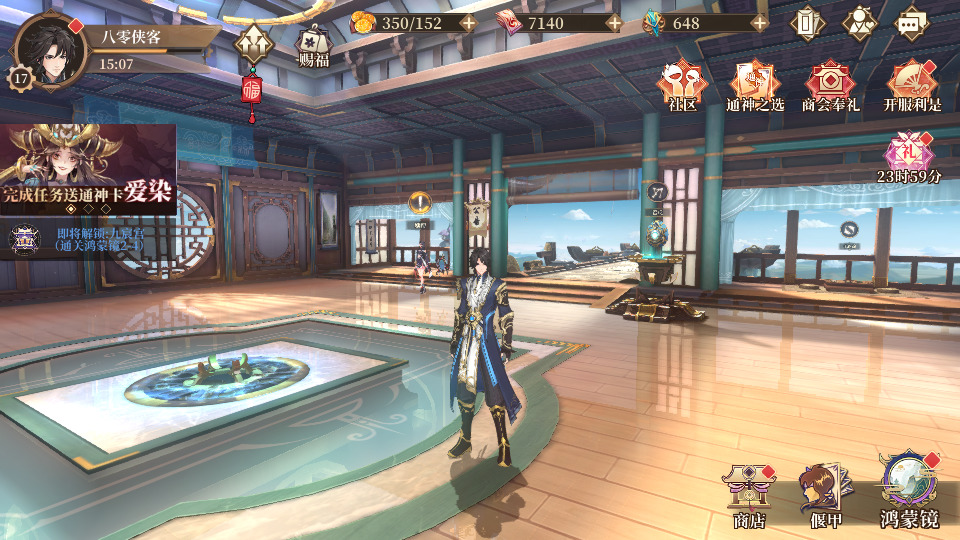This screenshot has height=540, width=960.
Task: Open the friends icon
Action: point(858,23)
